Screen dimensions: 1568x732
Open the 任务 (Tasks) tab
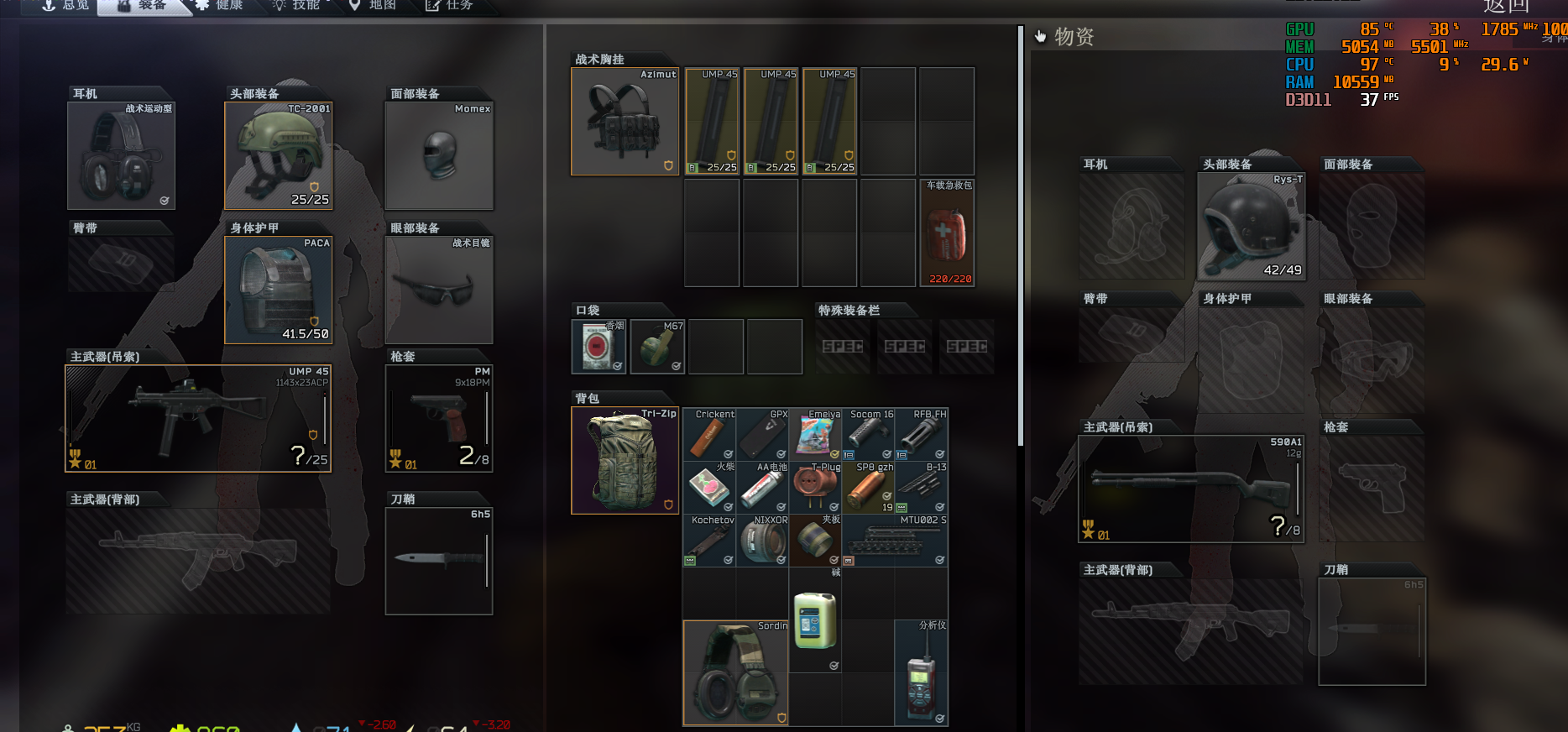point(451,6)
